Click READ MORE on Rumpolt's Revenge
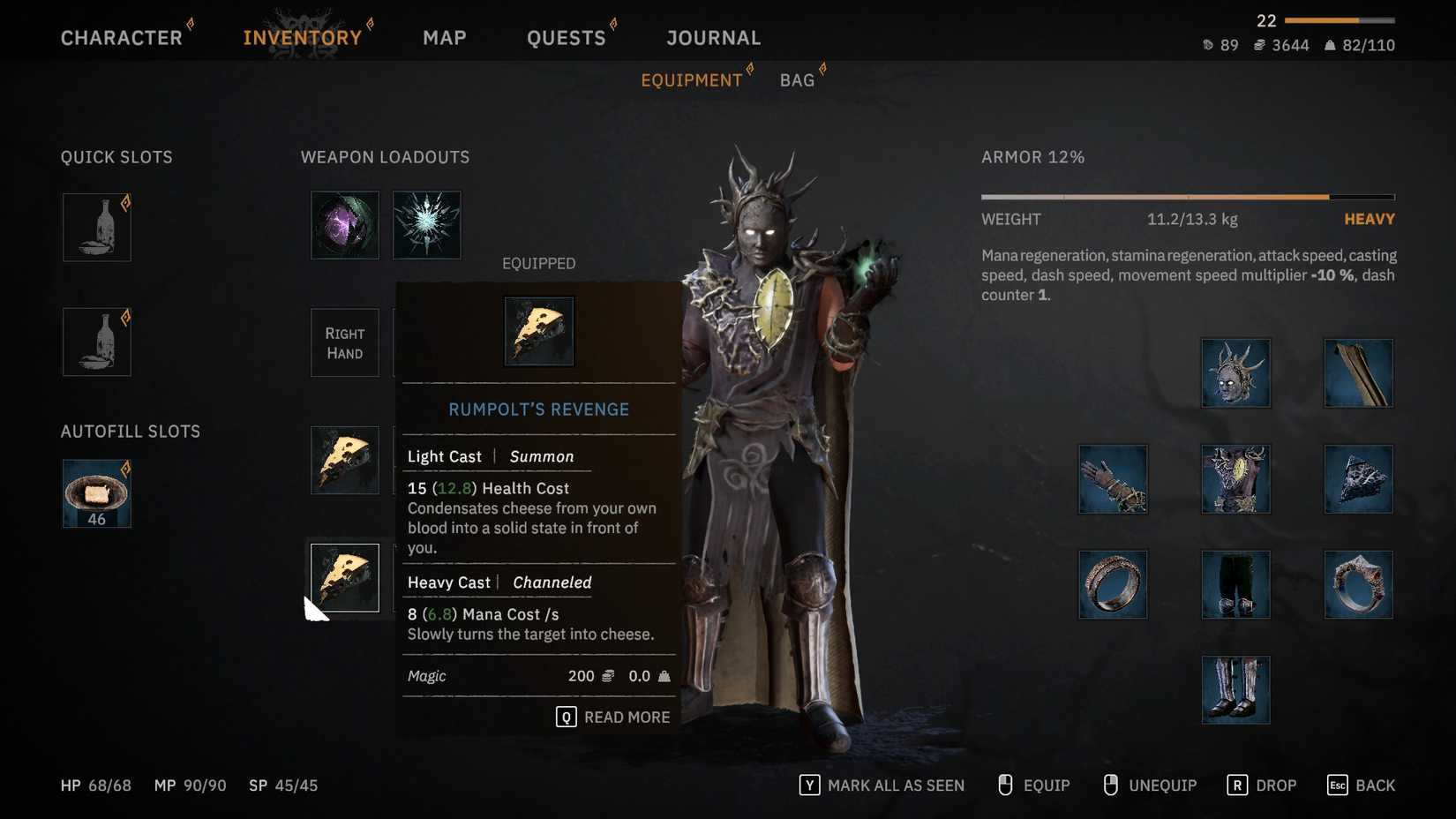 point(613,717)
